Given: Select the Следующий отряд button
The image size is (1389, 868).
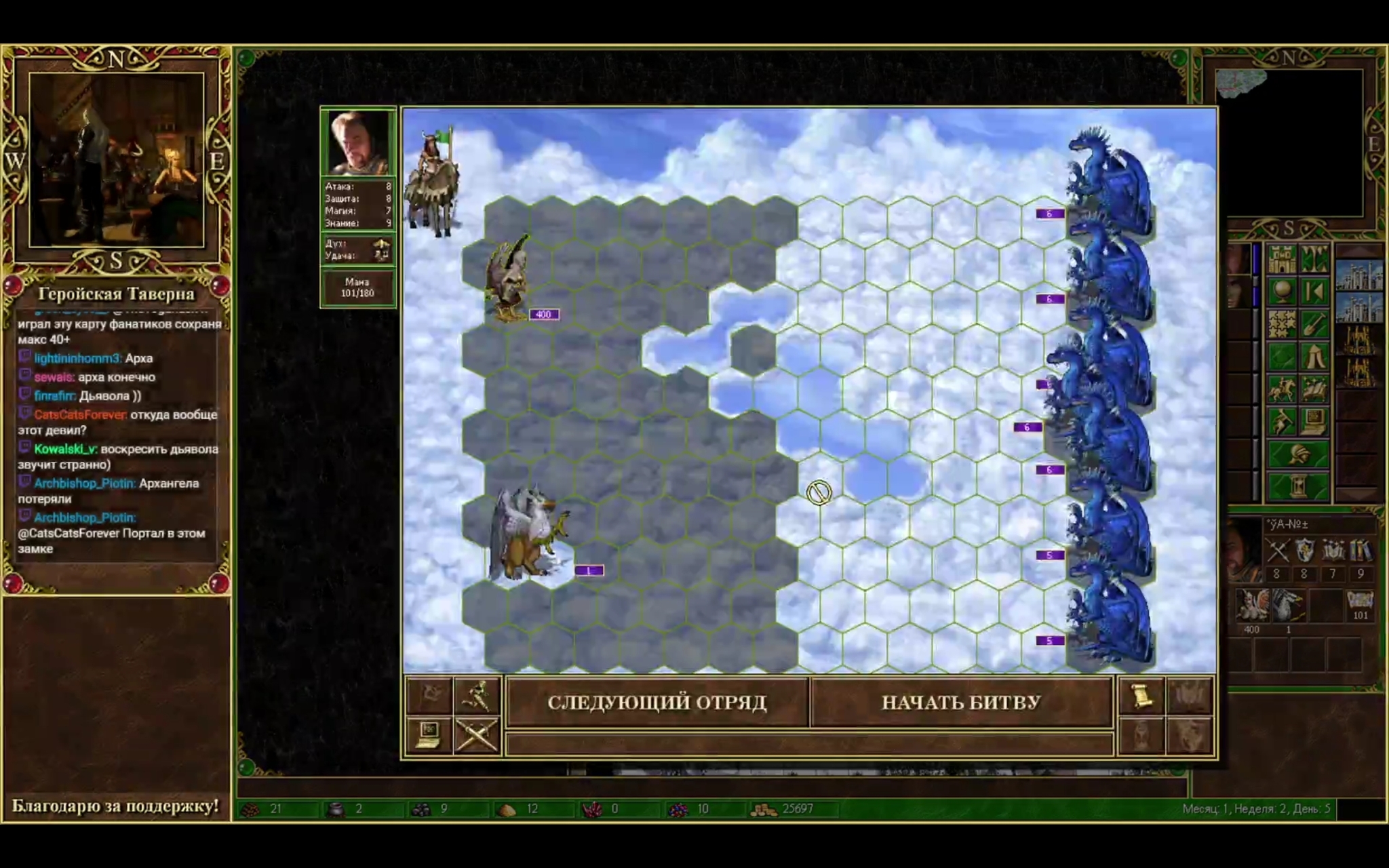Looking at the screenshot, I should (657, 703).
